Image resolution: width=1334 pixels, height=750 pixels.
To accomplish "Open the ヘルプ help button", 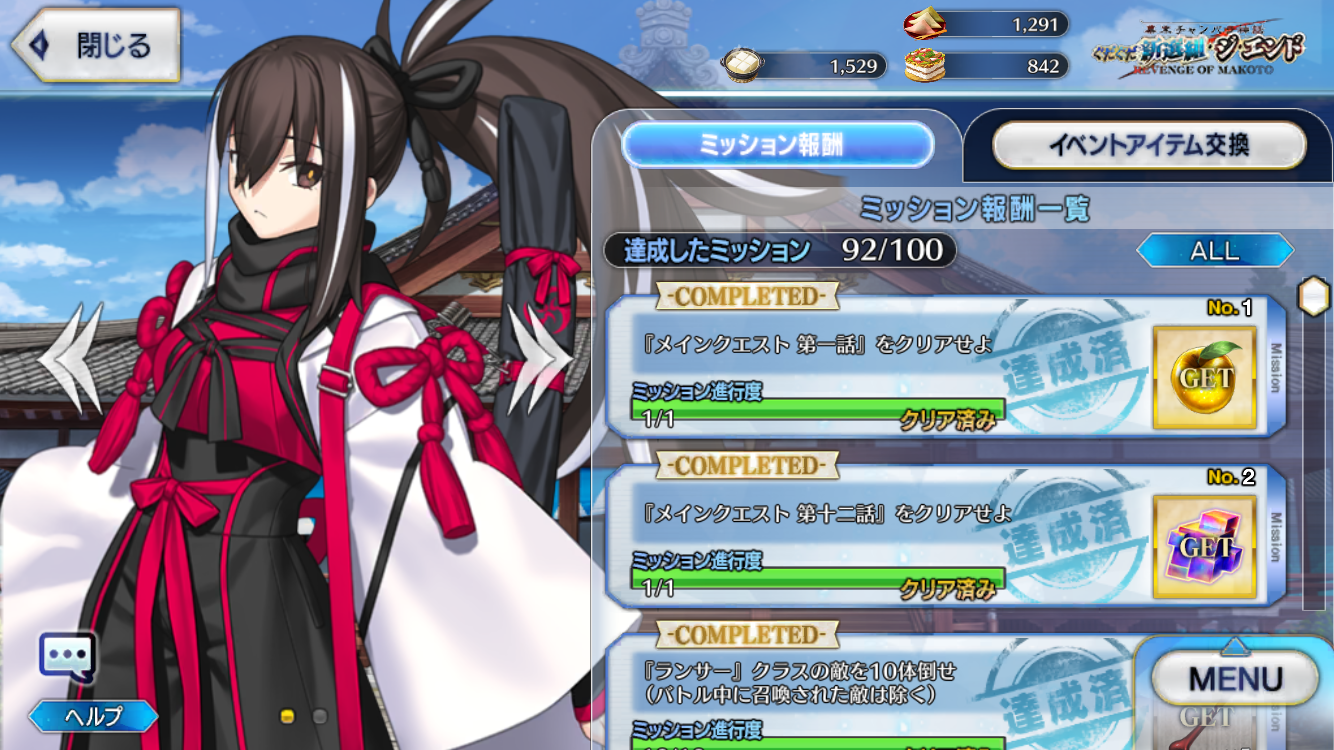I will [x=93, y=716].
